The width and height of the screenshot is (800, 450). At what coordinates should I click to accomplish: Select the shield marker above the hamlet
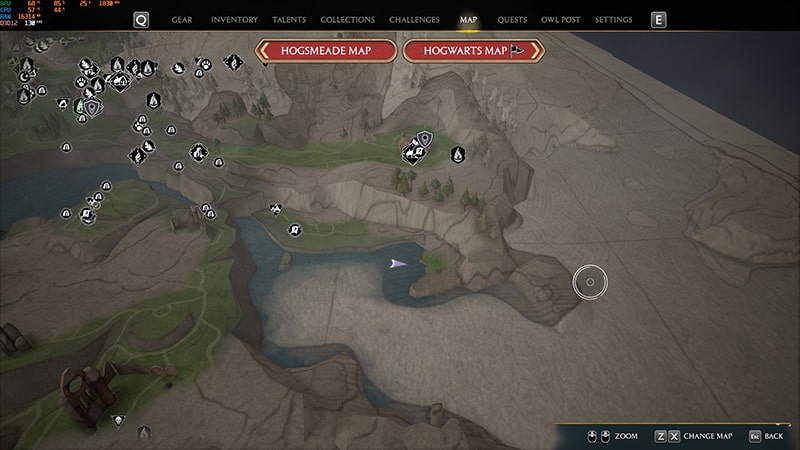coord(424,138)
